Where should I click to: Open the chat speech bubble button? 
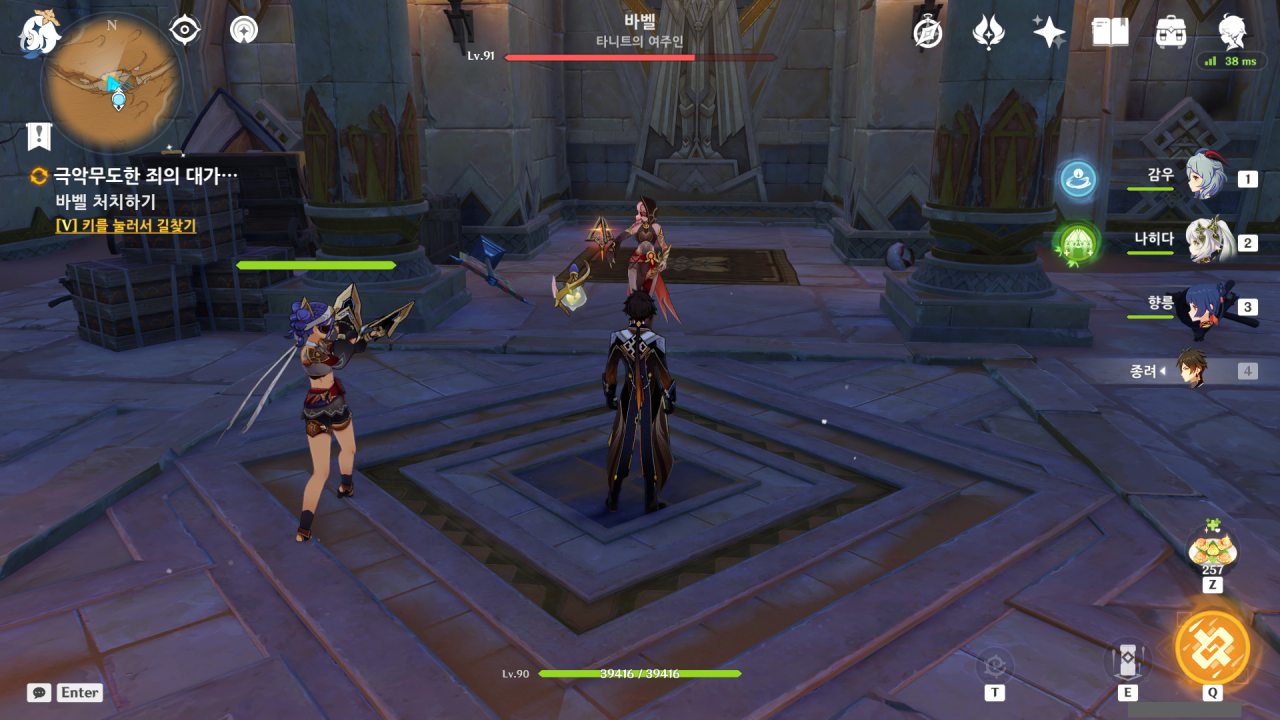[x=39, y=692]
